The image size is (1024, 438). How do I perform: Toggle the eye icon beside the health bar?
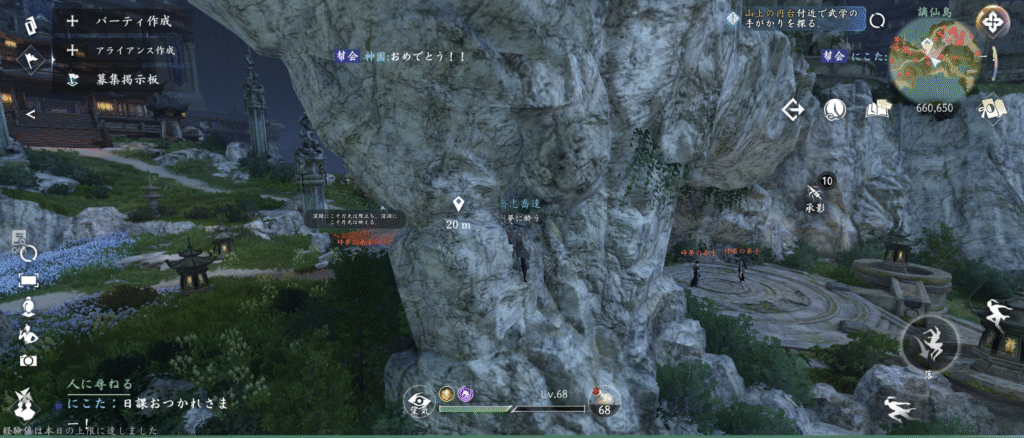pos(419,402)
